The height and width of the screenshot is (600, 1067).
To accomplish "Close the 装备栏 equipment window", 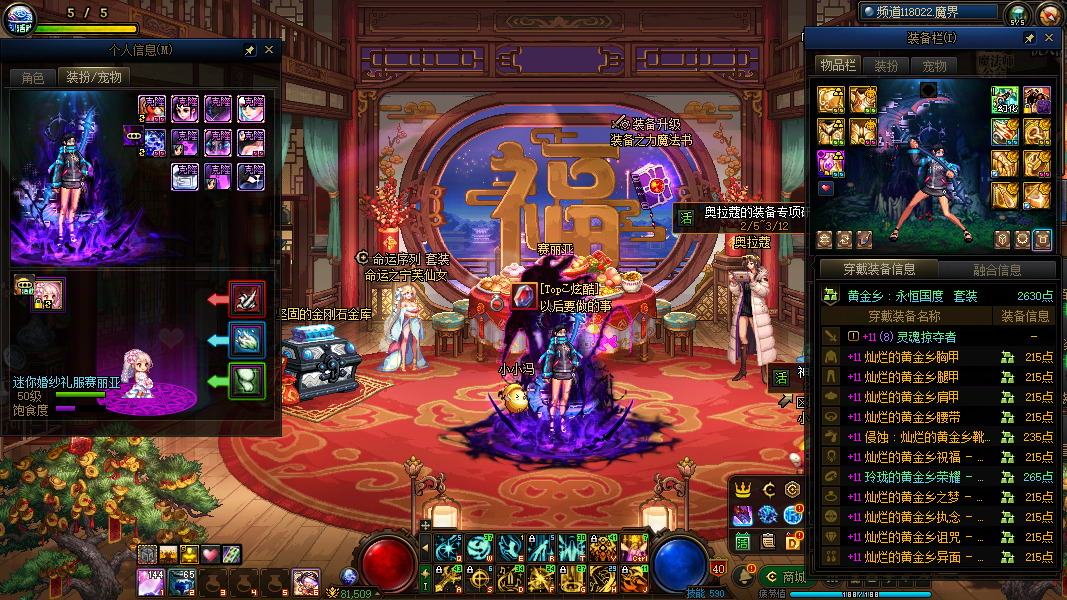I will pyautogui.click(x=1049, y=38).
